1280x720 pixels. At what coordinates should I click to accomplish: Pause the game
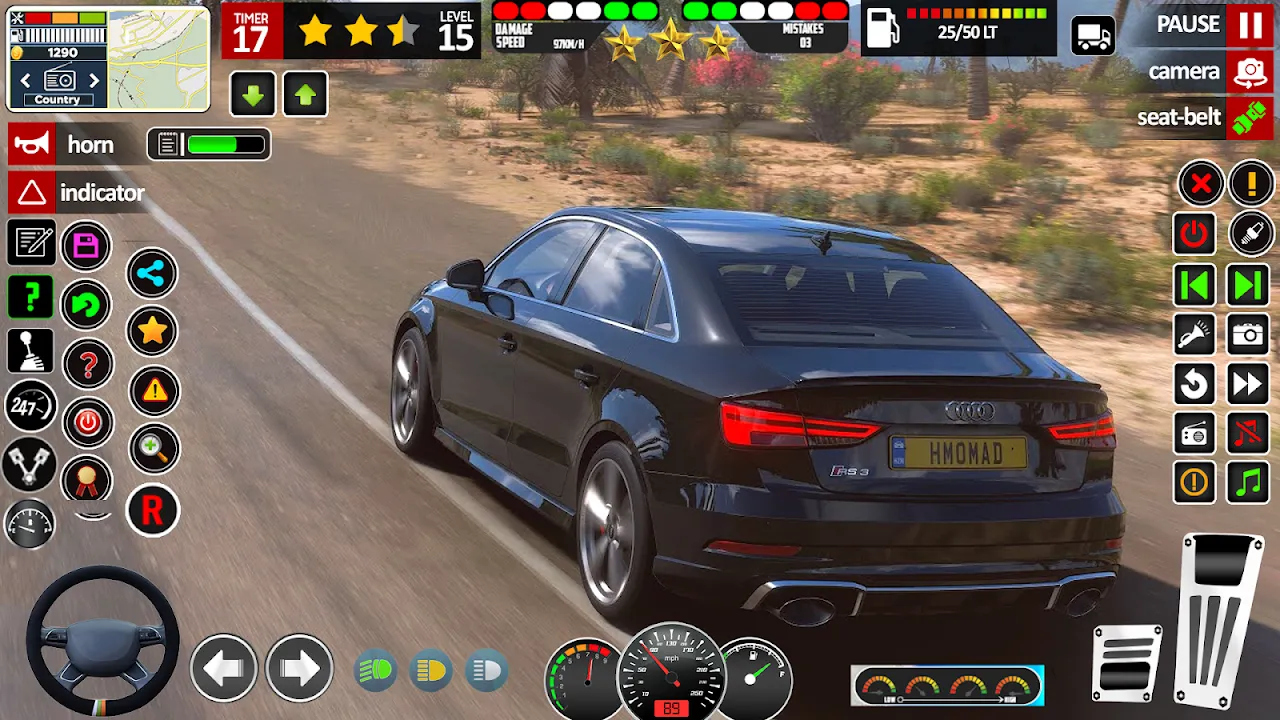click(x=1249, y=25)
